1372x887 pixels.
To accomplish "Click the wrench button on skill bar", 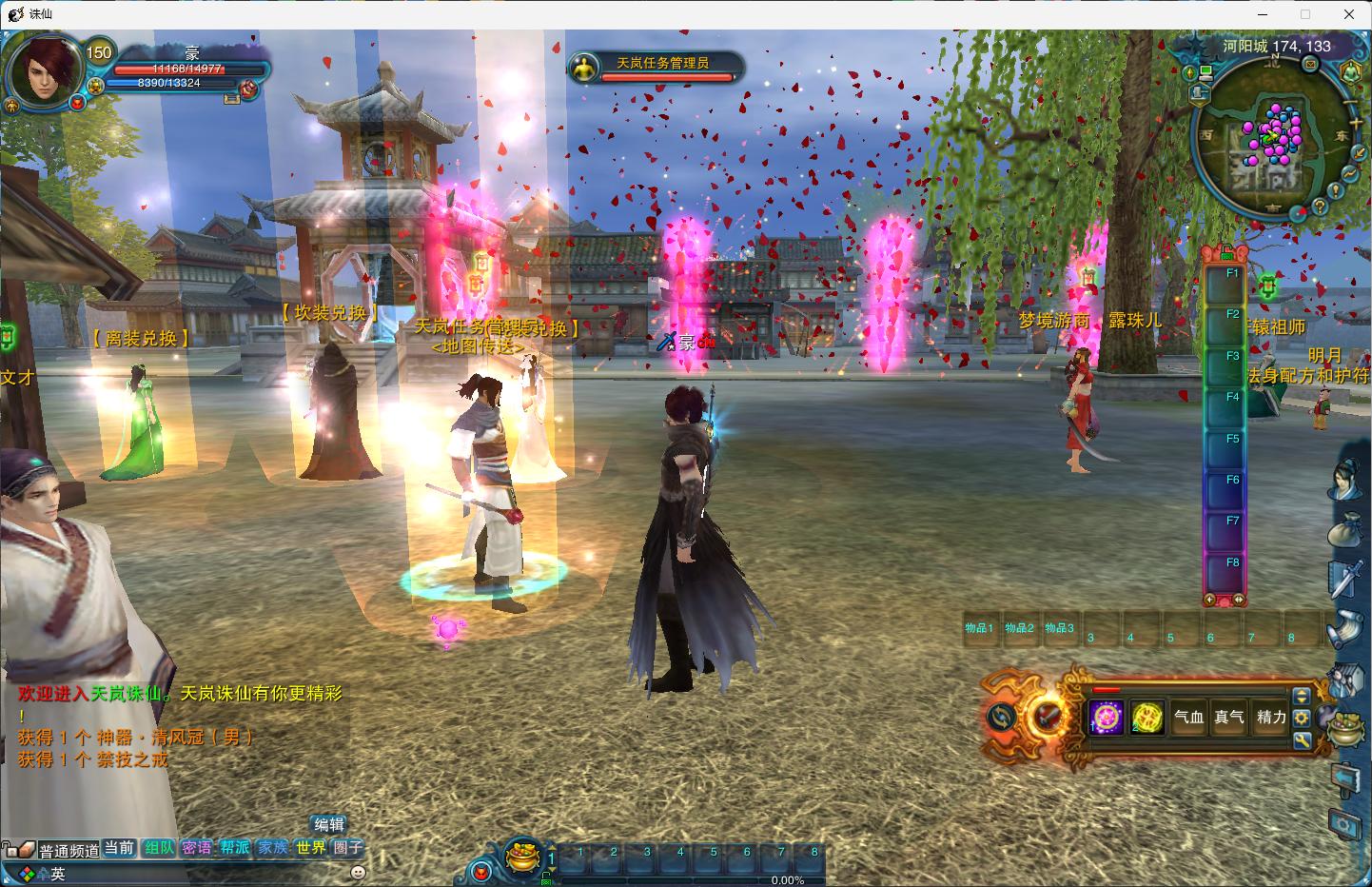I will pyautogui.click(x=1302, y=739).
